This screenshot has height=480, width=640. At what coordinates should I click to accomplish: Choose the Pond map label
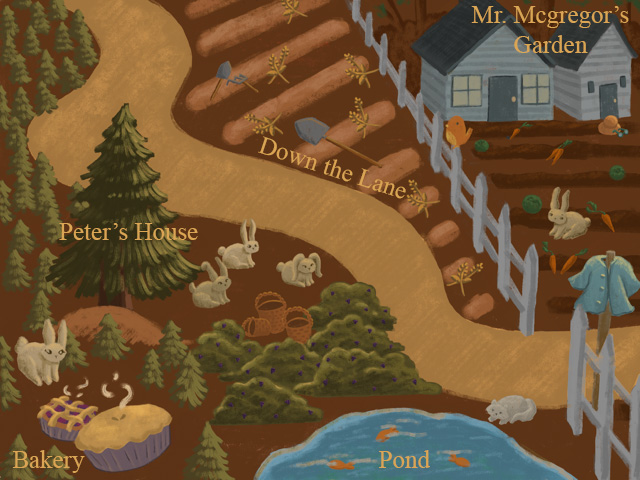(404, 460)
